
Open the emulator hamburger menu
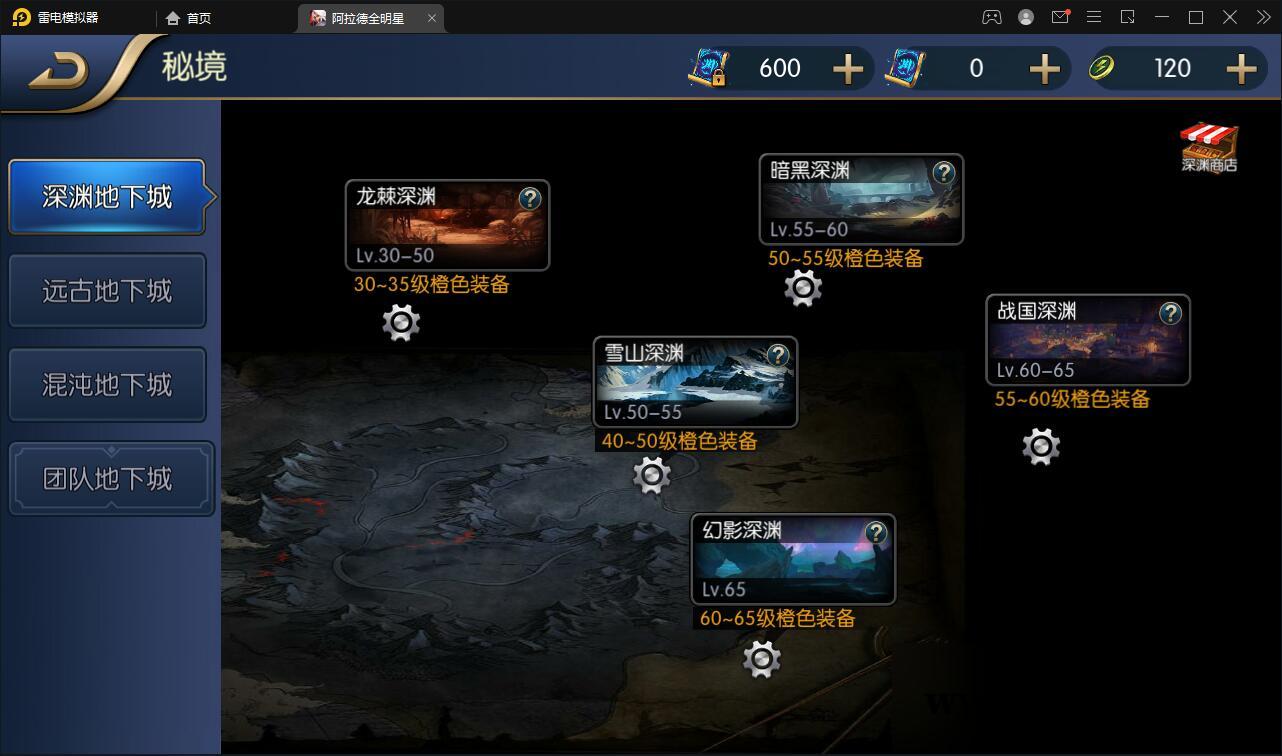click(1094, 17)
